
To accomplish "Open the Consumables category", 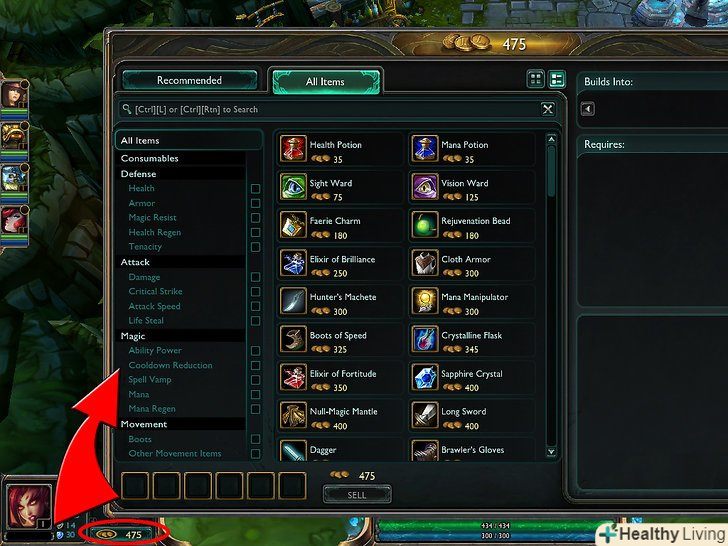I will pos(150,158).
